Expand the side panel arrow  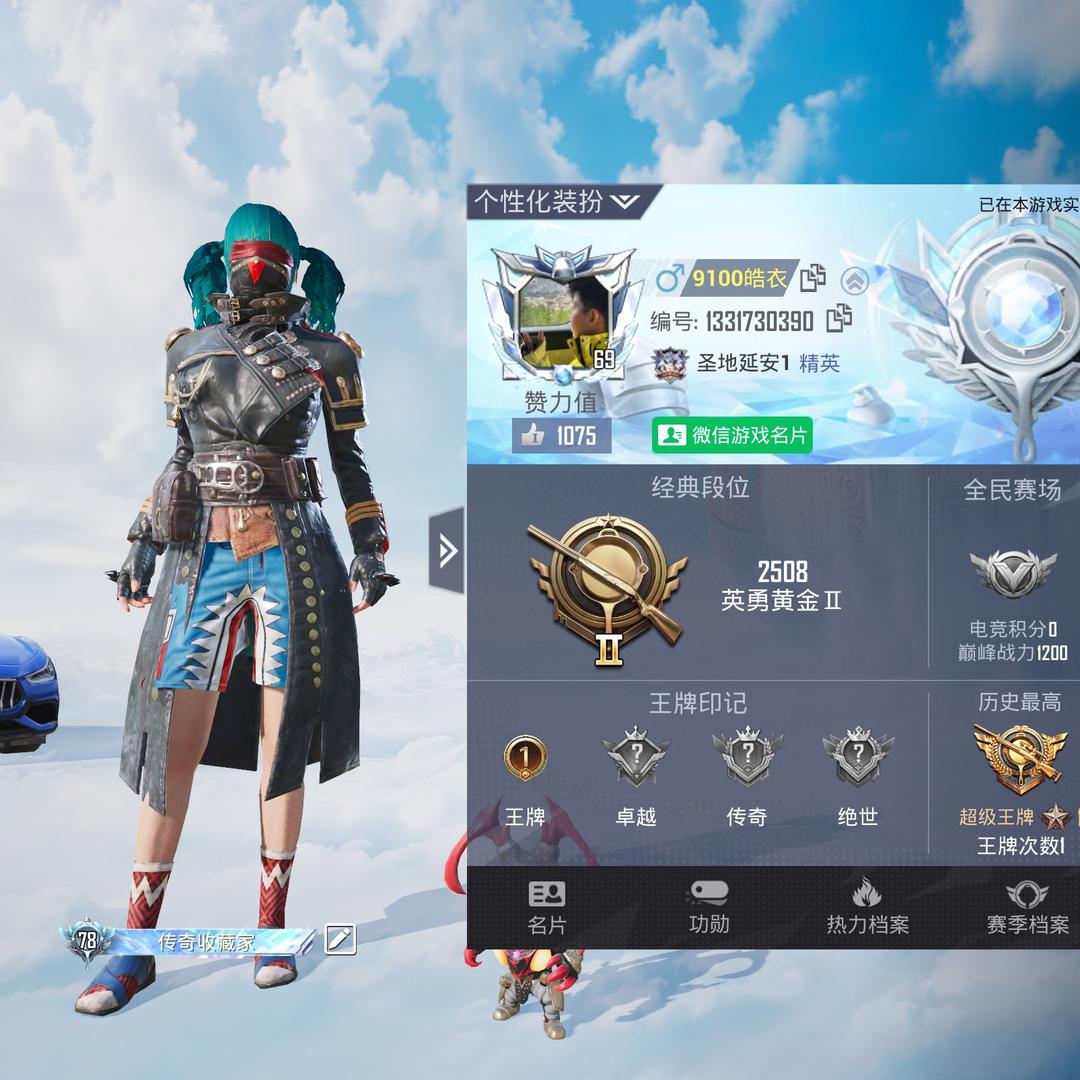click(x=447, y=550)
